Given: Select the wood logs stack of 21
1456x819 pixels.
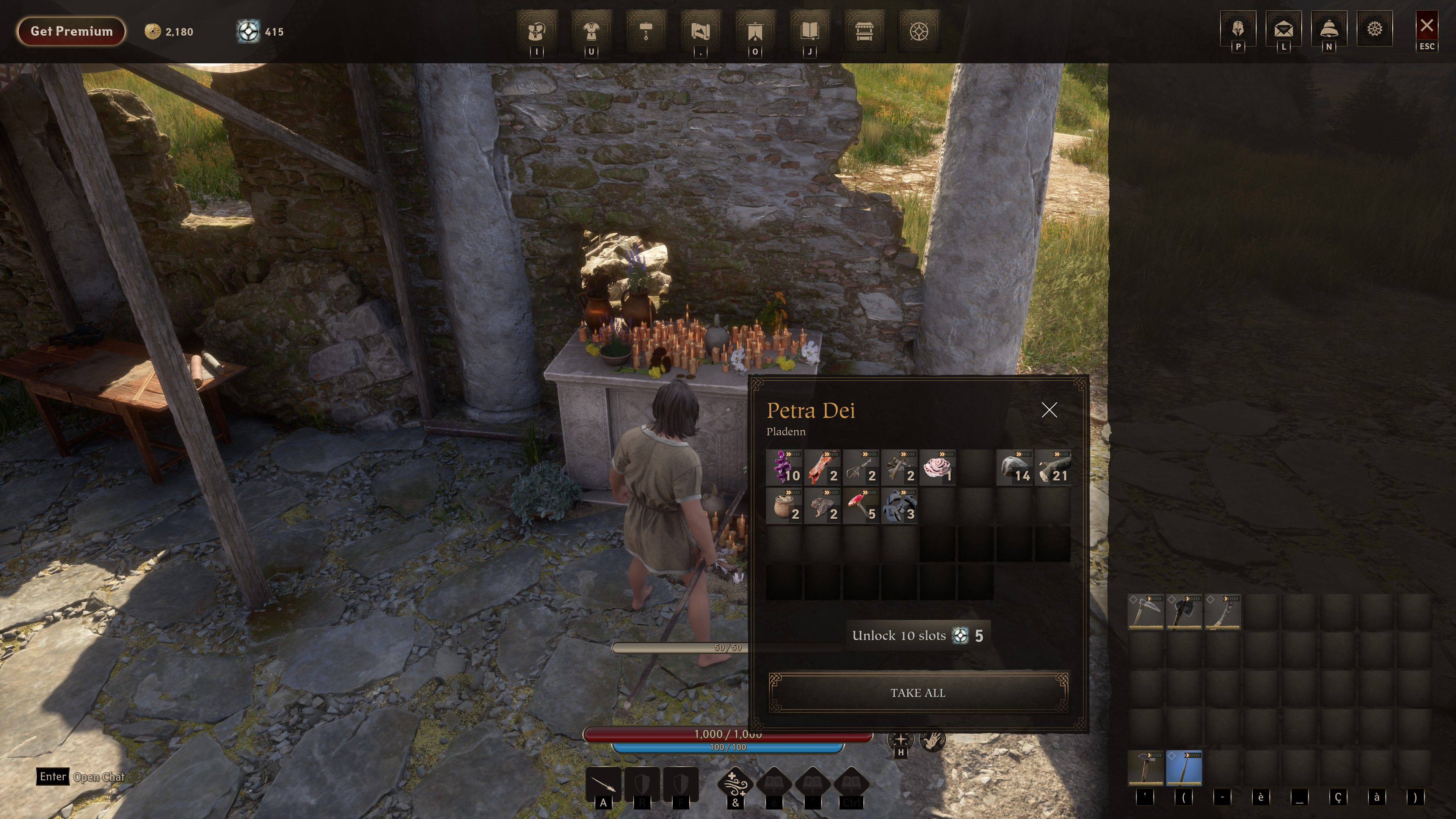Looking at the screenshot, I should pos(1053,468).
